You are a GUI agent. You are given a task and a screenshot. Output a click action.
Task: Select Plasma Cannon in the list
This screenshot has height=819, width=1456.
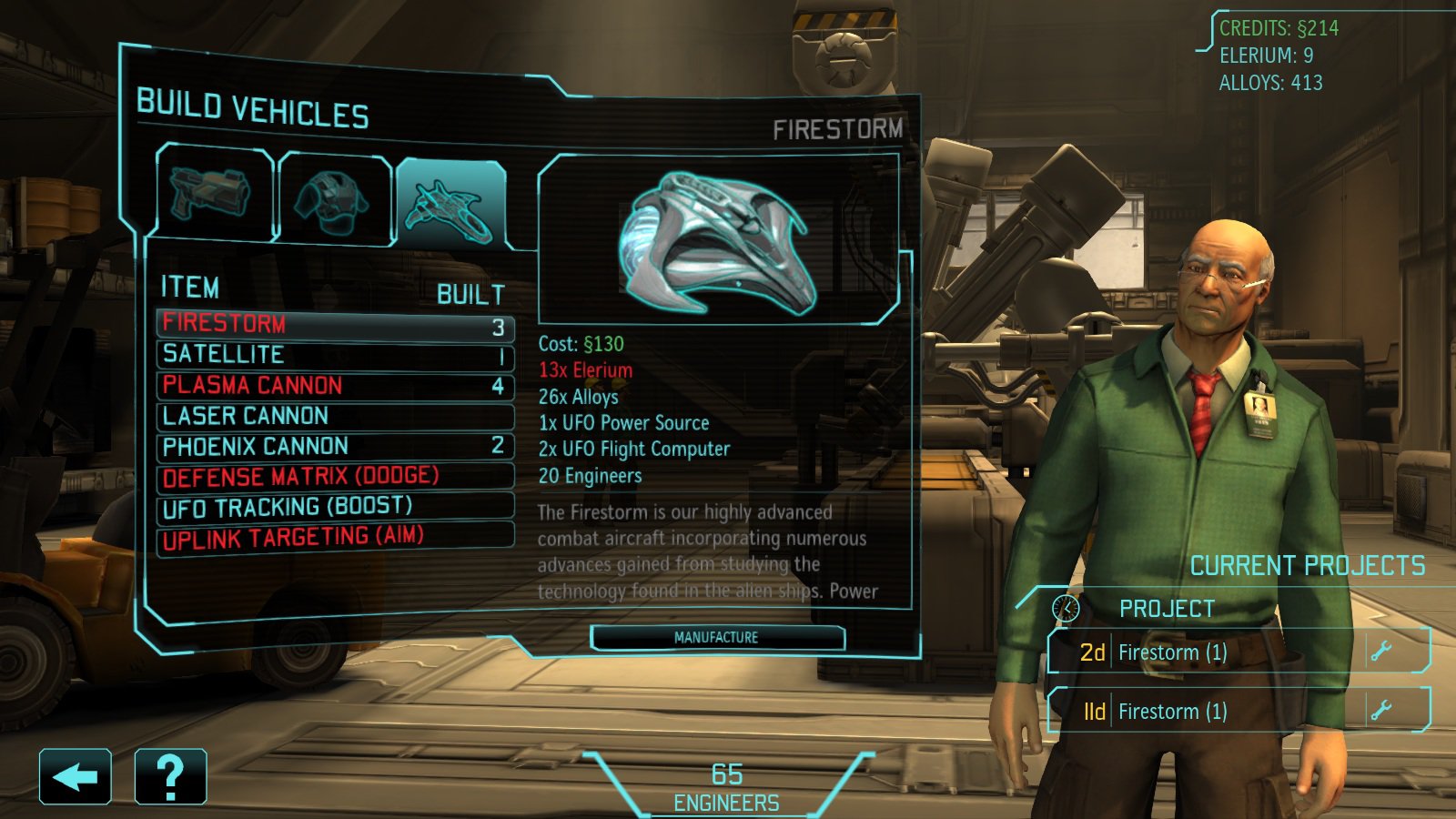point(335,386)
